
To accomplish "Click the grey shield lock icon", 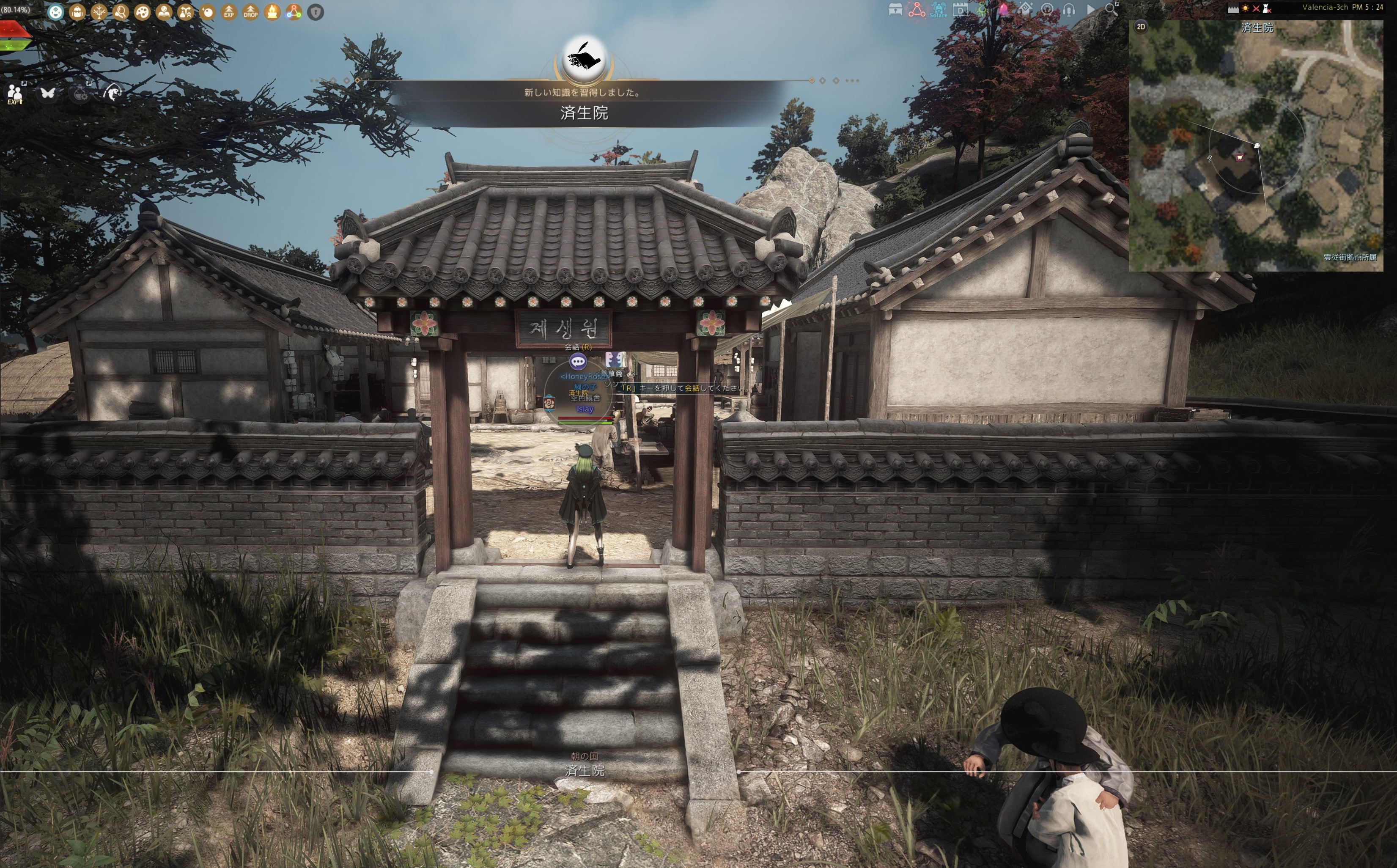I will point(316,12).
